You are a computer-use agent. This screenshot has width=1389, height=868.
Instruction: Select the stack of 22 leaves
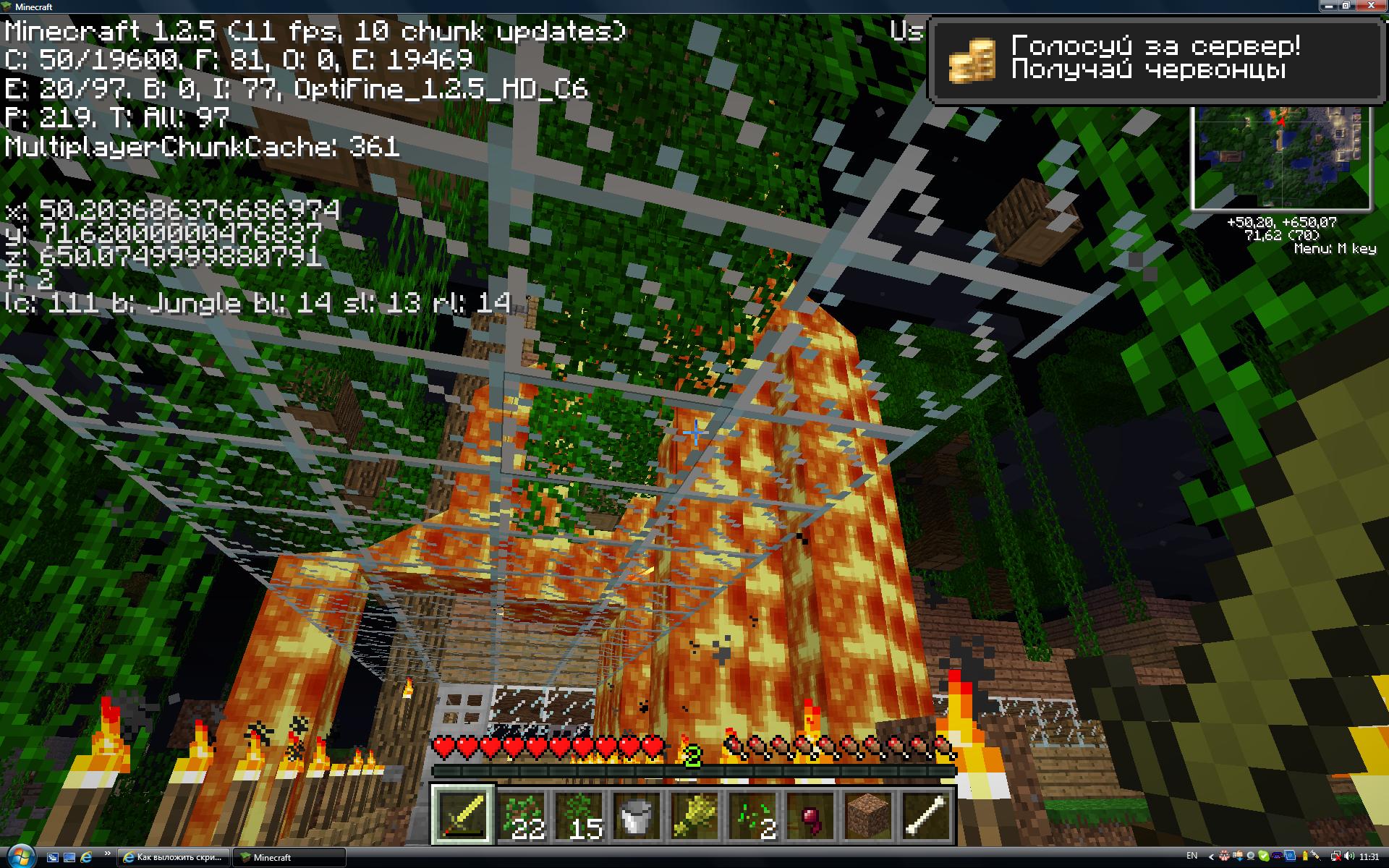click(x=522, y=814)
